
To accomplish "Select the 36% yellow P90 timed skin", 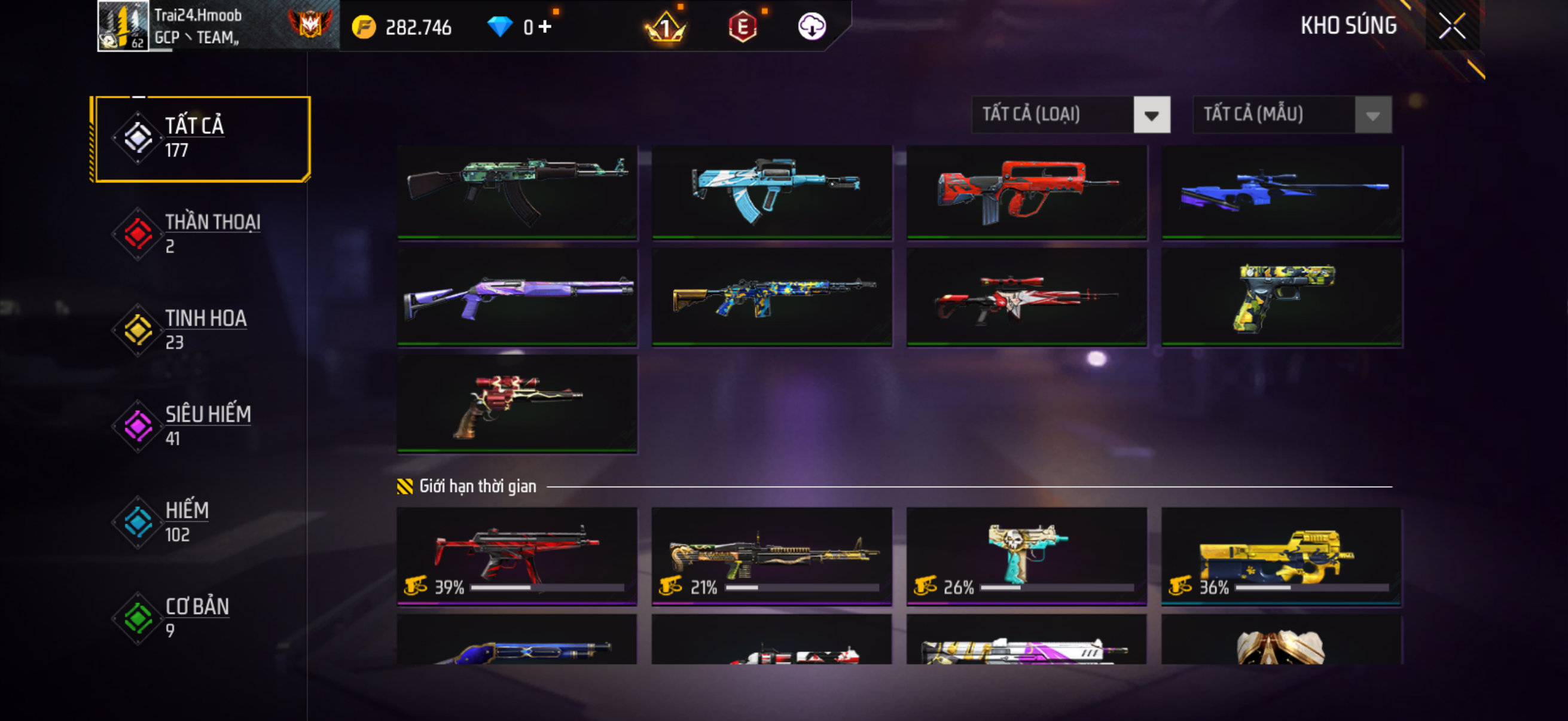I will 1282,555.
